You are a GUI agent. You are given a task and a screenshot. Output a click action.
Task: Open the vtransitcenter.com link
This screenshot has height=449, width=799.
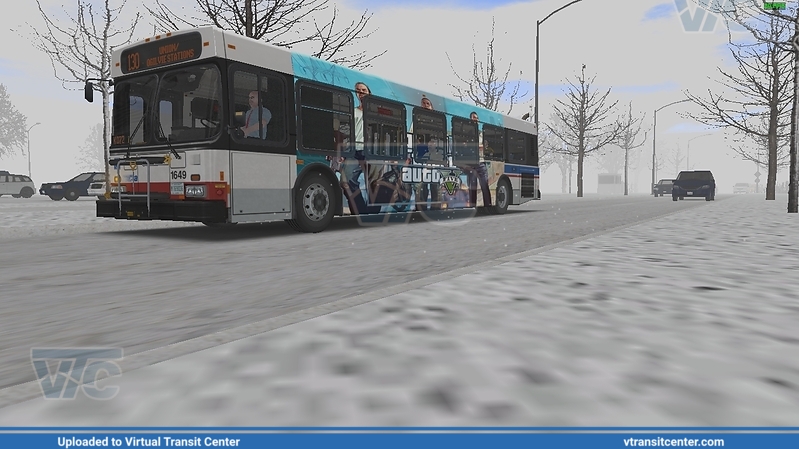(x=673, y=441)
